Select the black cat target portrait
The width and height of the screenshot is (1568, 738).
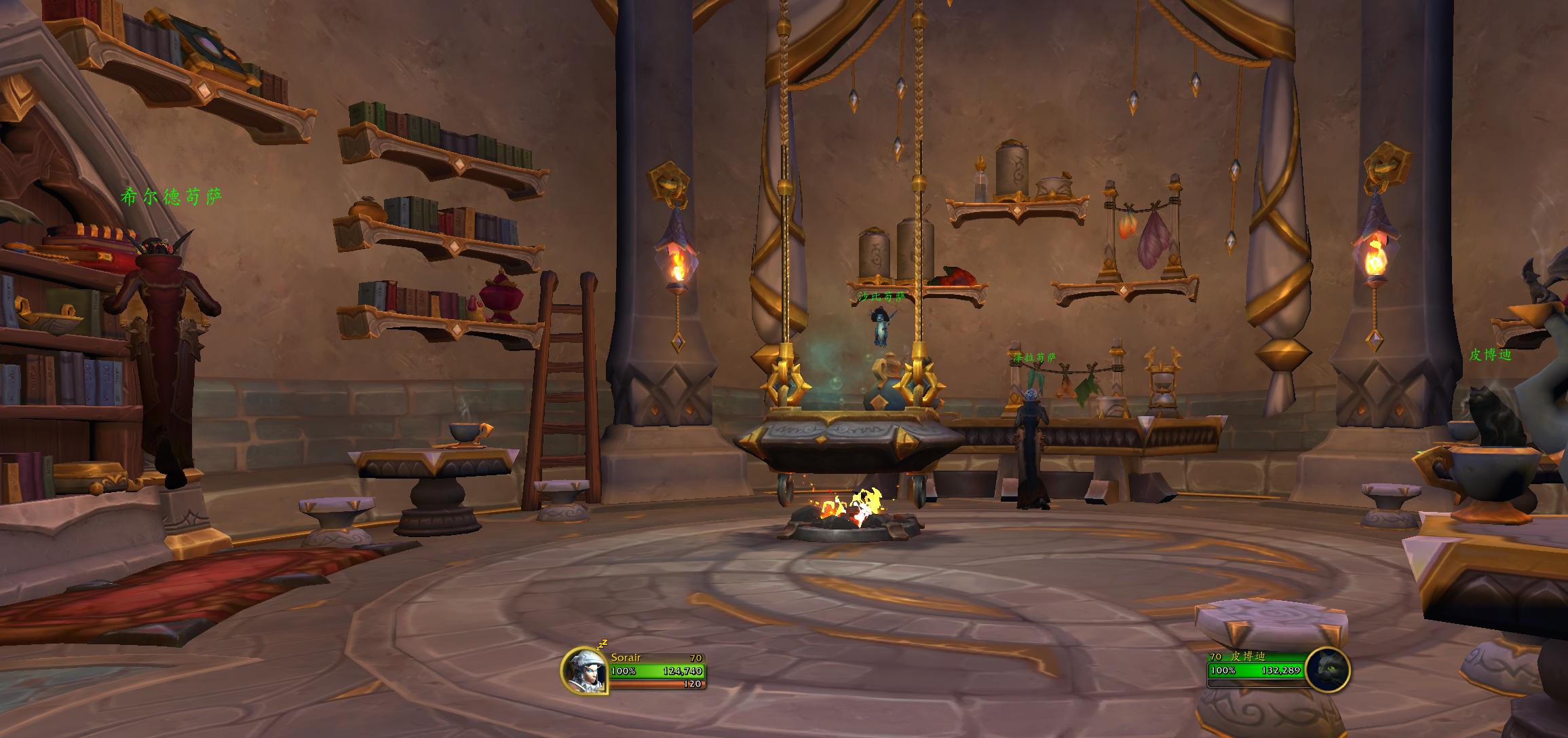pos(1326,670)
